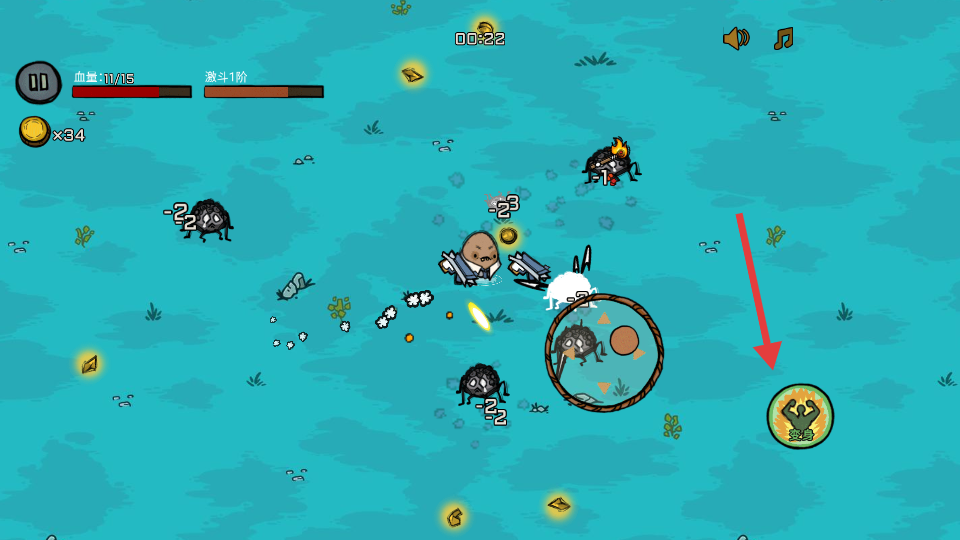Pause the game with the stone button
The width and height of the screenshot is (960, 540).
coord(38,82)
